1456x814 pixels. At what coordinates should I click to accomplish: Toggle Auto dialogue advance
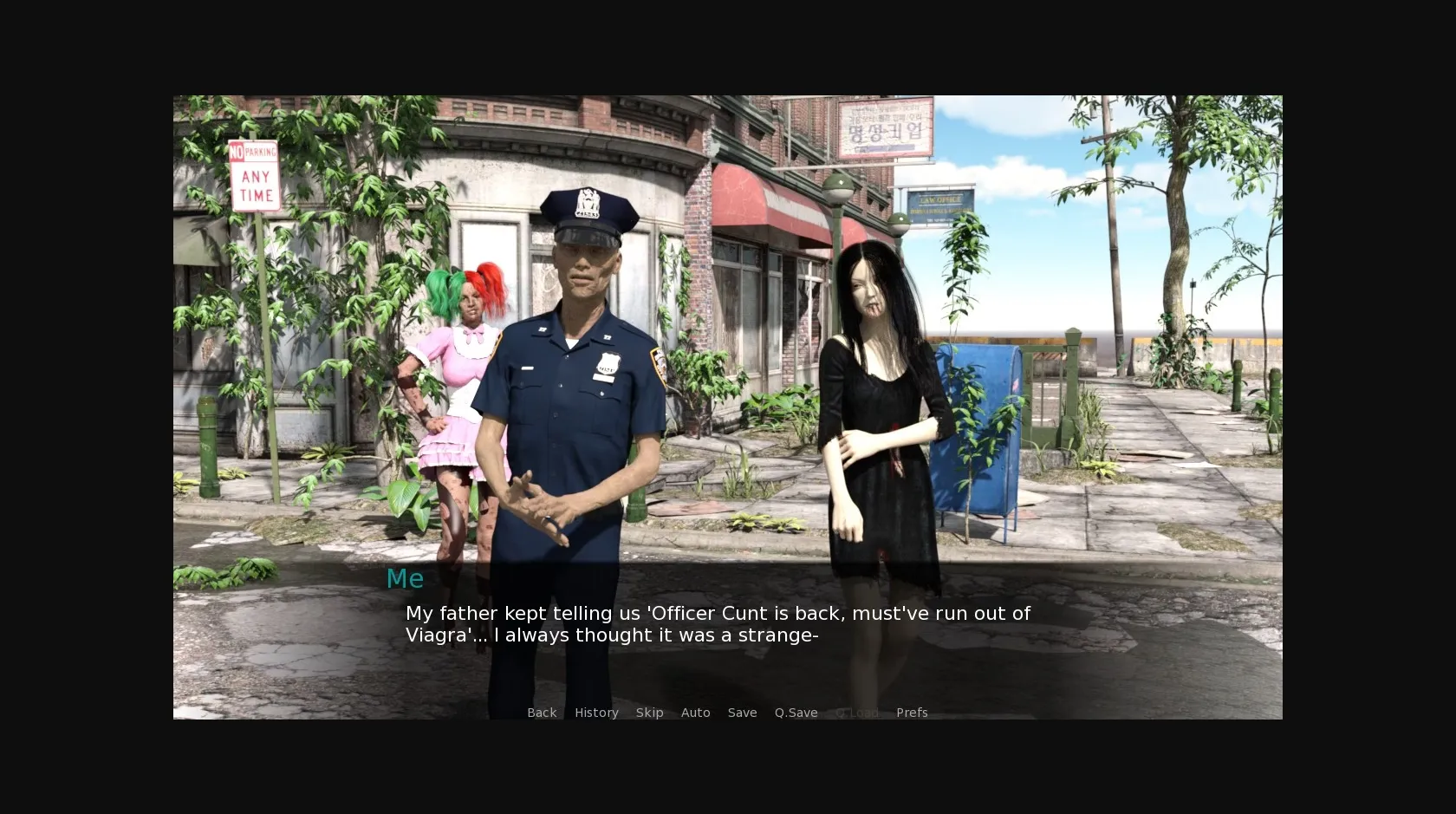(696, 713)
